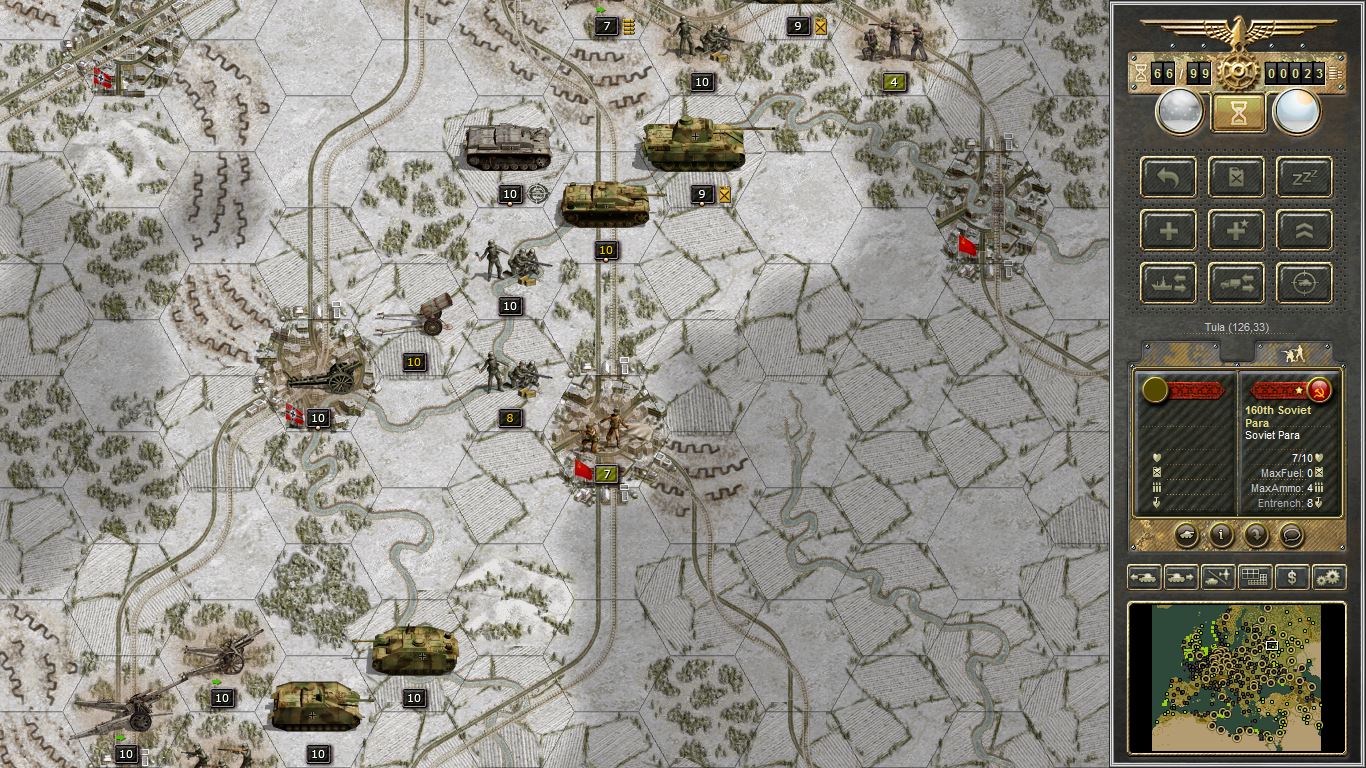Check the weather forecast orb
This screenshot has width=1366, height=768.
(x=1297, y=111)
